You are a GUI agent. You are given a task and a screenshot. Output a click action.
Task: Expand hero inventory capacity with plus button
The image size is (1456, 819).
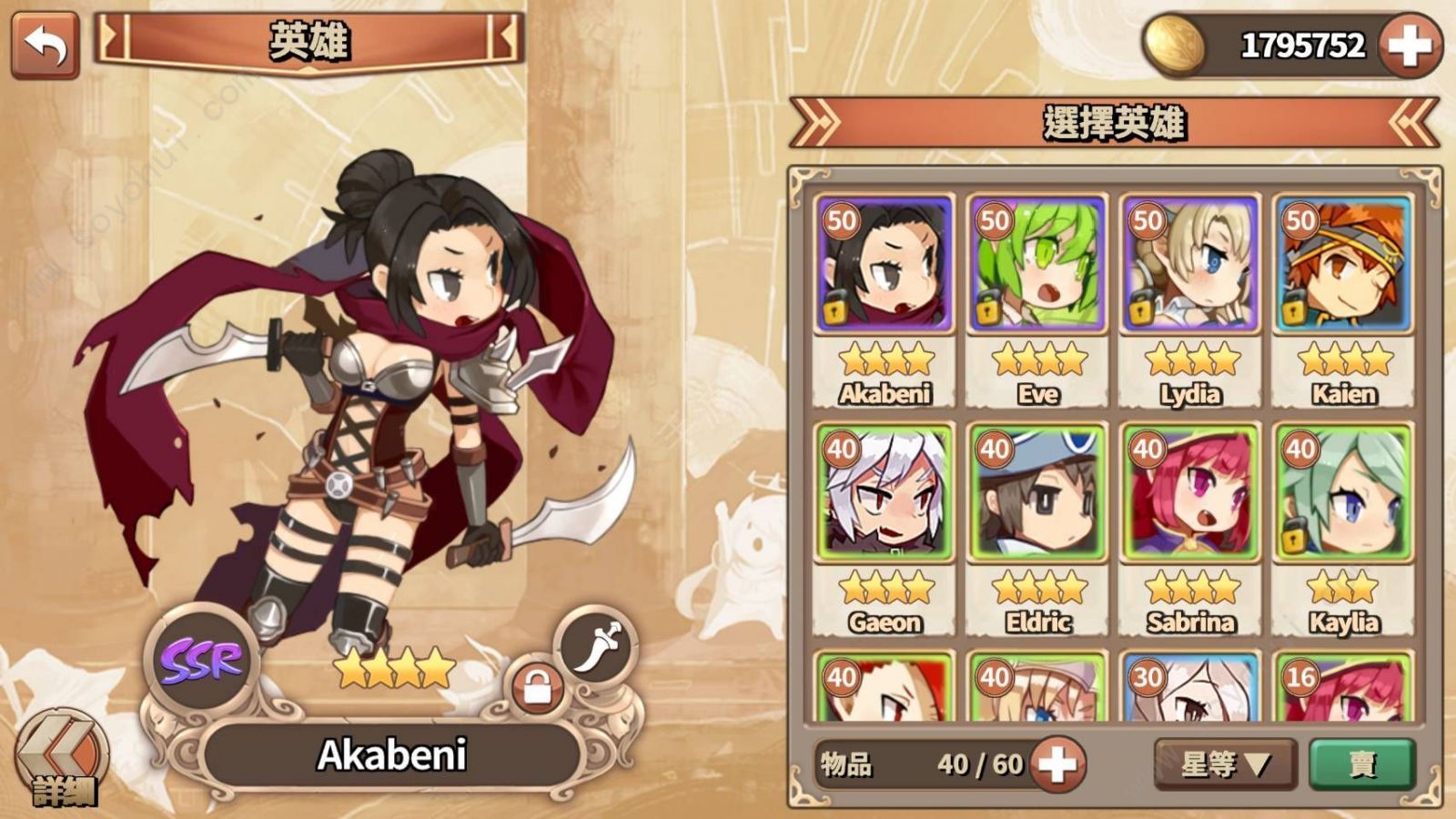pos(1057,763)
